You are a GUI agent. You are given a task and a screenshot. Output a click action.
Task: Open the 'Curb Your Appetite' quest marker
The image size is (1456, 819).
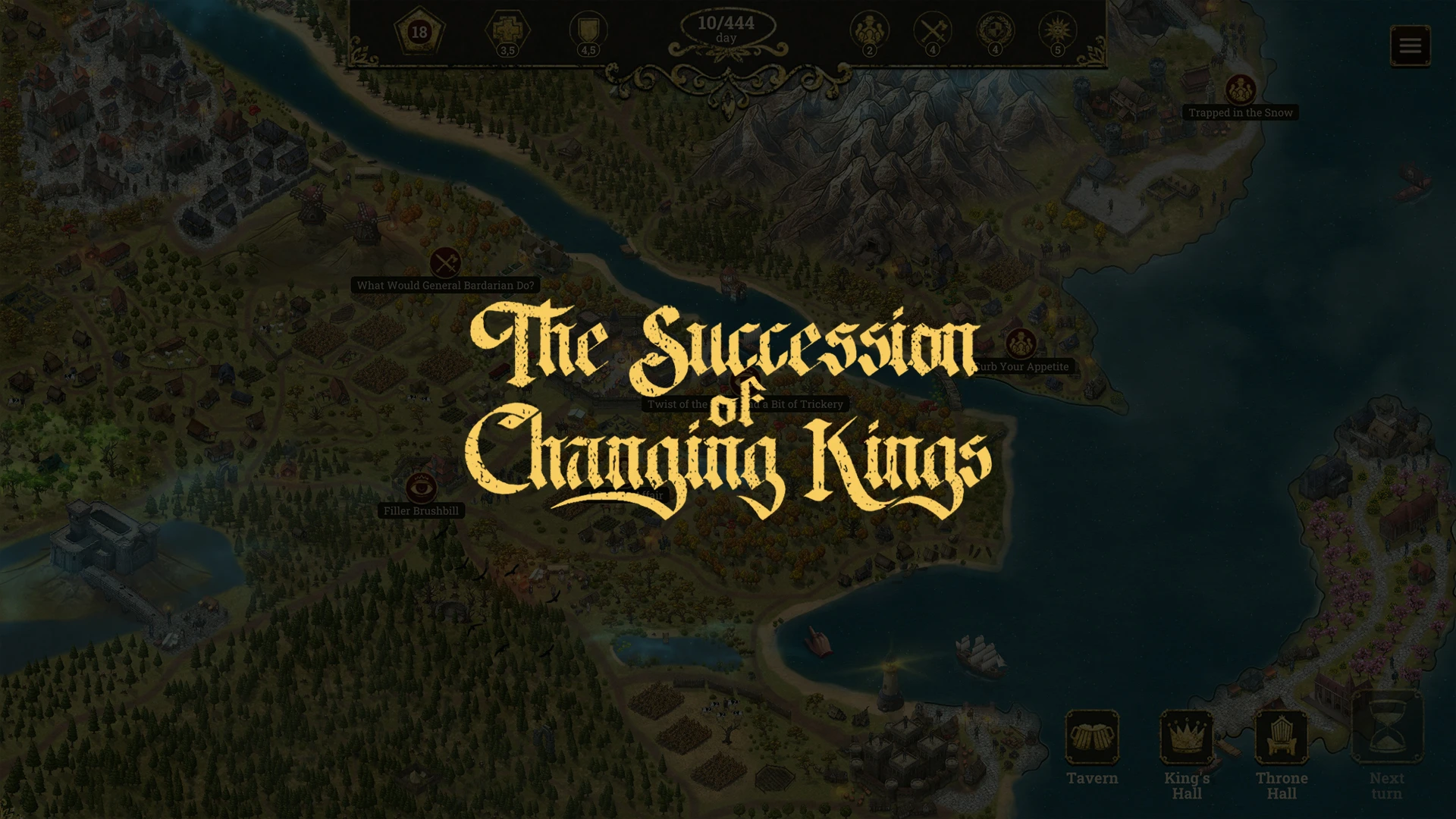1021,344
